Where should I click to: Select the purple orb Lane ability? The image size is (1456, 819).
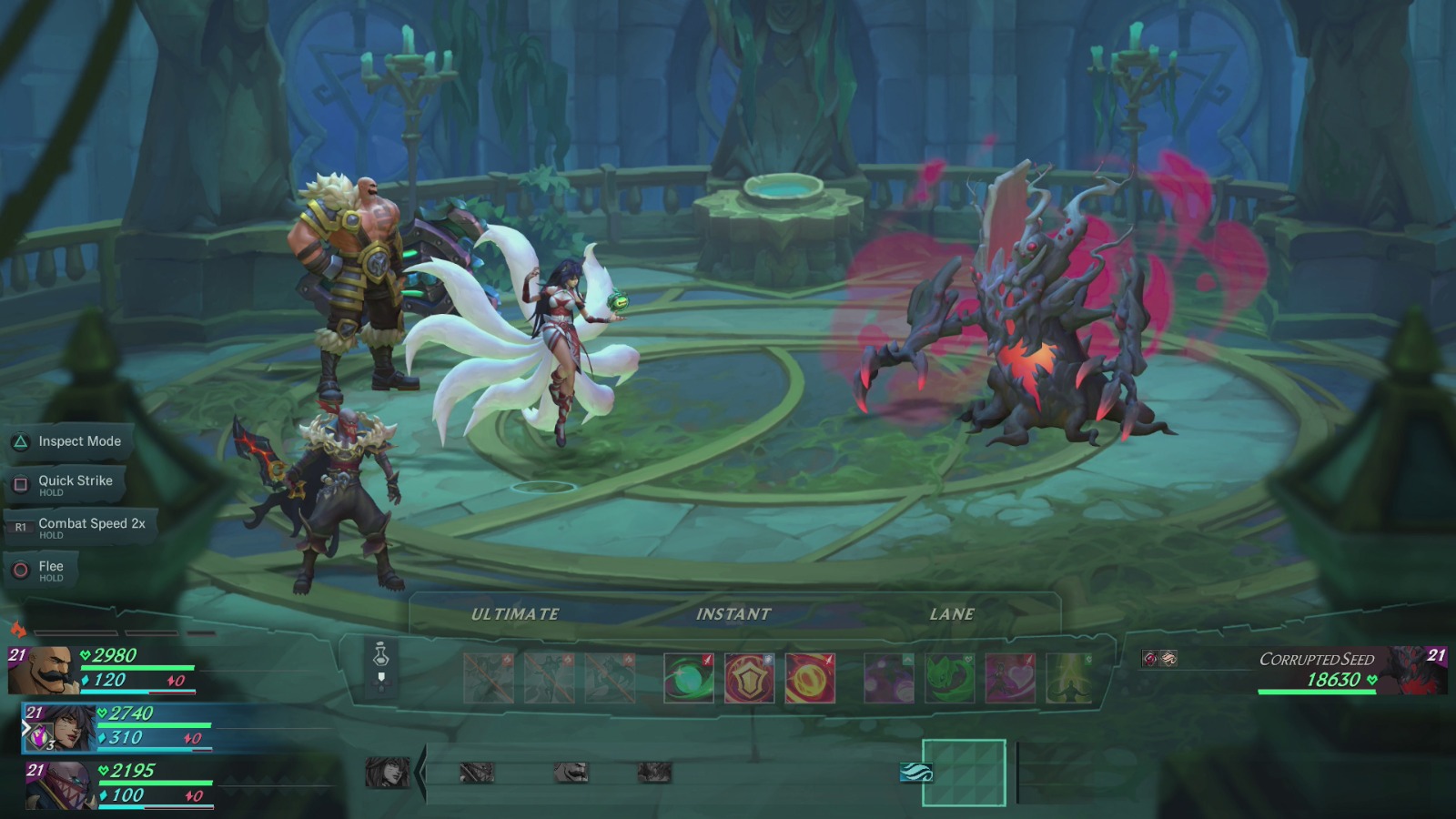888,678
